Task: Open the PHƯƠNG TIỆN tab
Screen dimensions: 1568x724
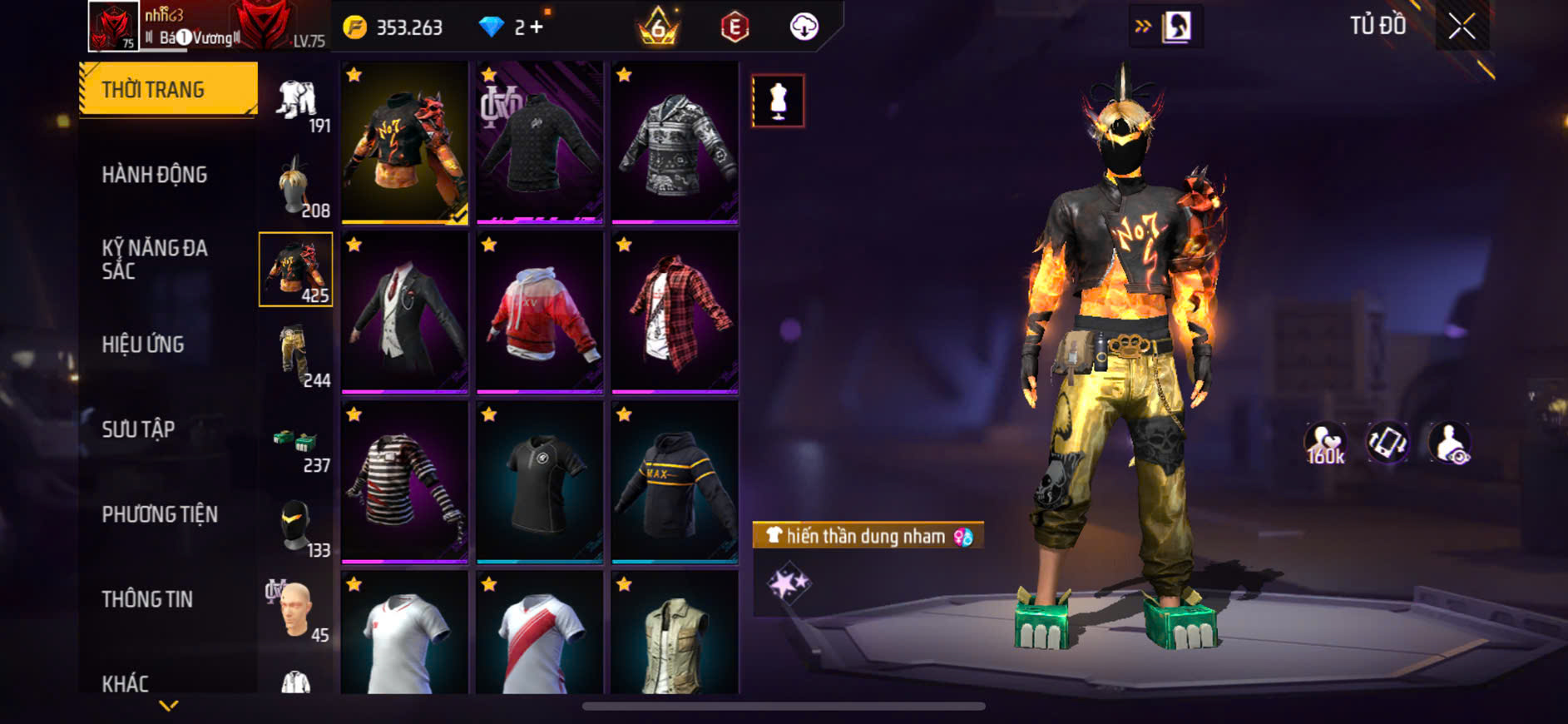Action: tap(160, 514)
